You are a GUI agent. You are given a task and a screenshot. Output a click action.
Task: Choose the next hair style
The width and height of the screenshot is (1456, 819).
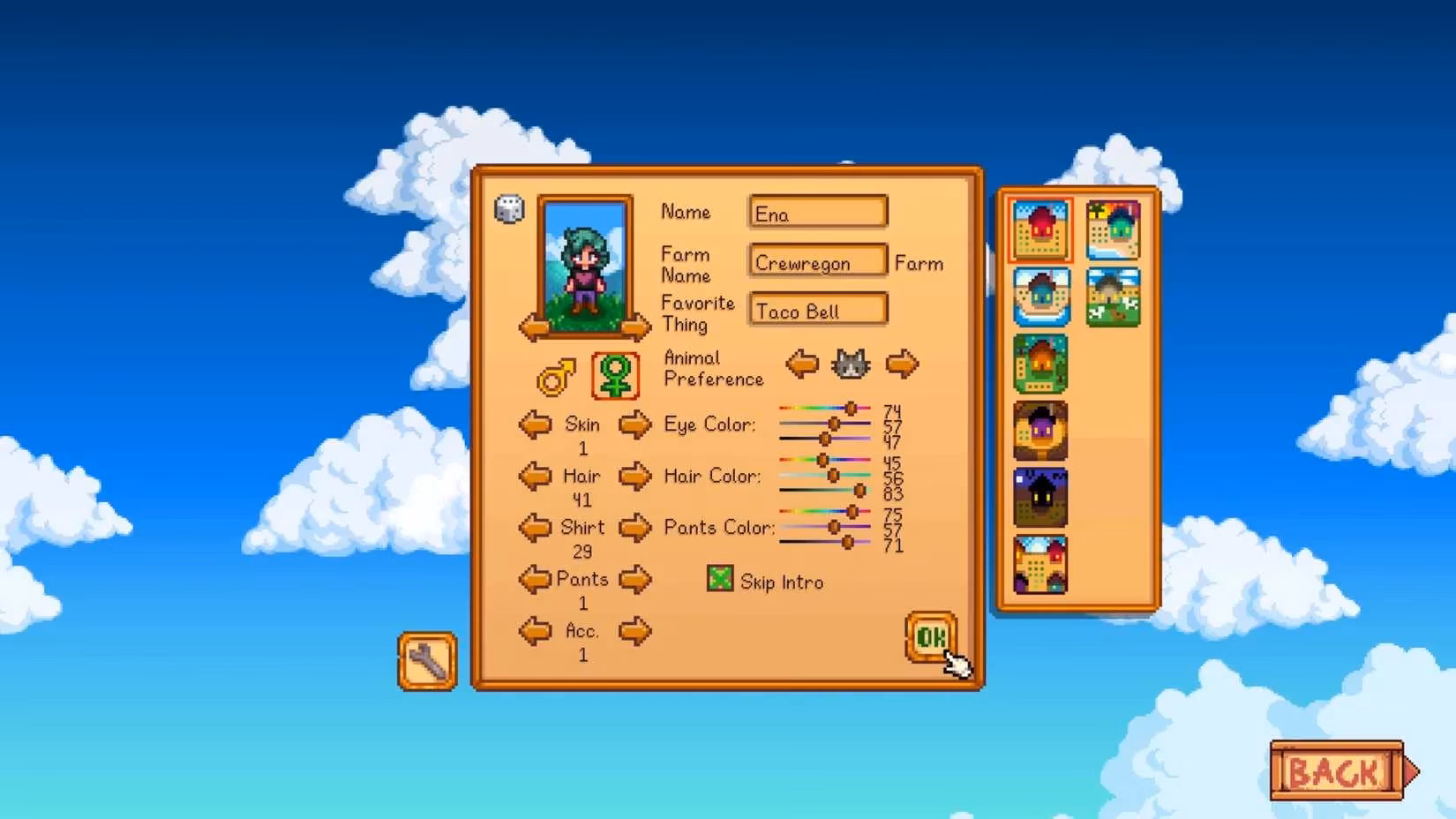click(x=634, y=477)
